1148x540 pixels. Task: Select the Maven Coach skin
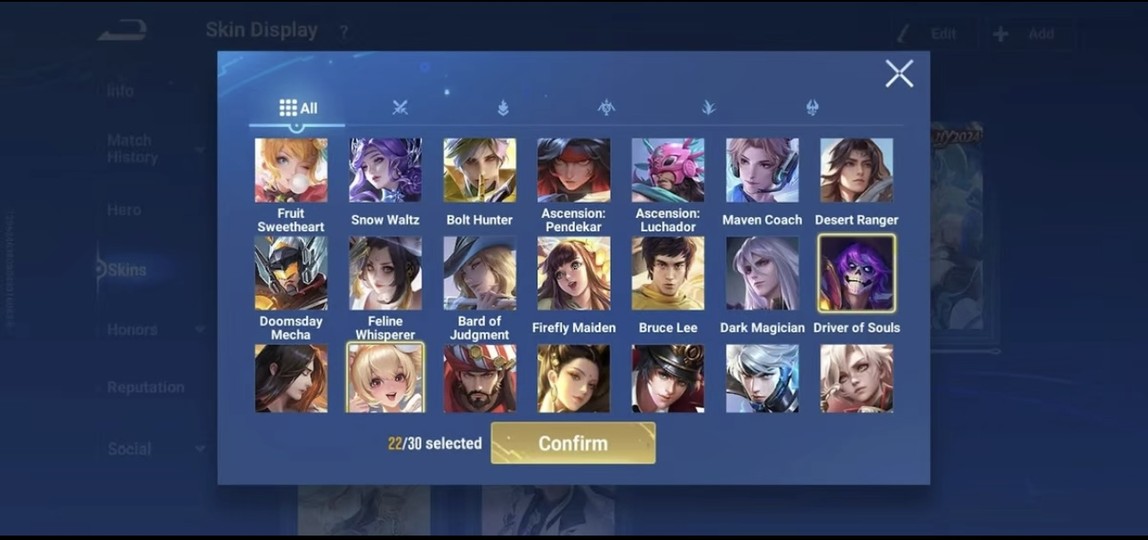pyautogui.click(x=762, y=171)
